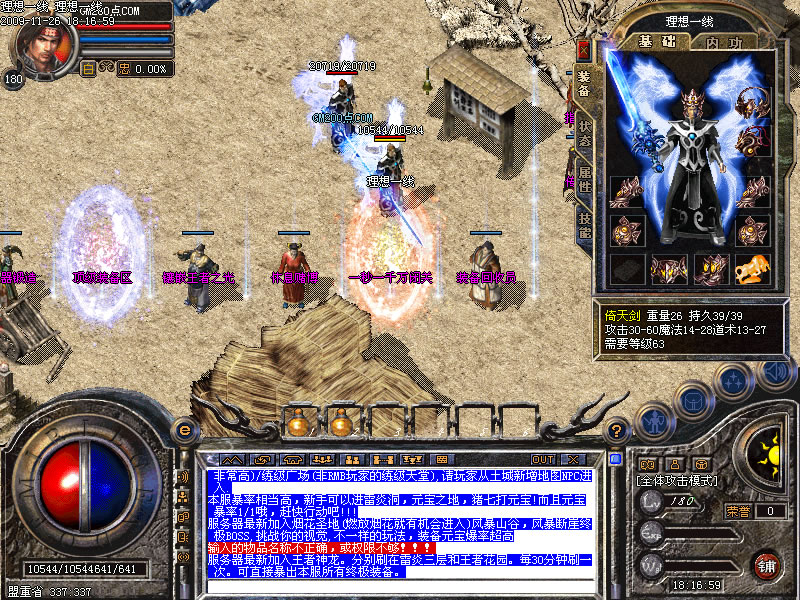The height and width of the screenshot is (600, 800).
Task: Select the 基础 tab
Action: (x=659, y=42)
